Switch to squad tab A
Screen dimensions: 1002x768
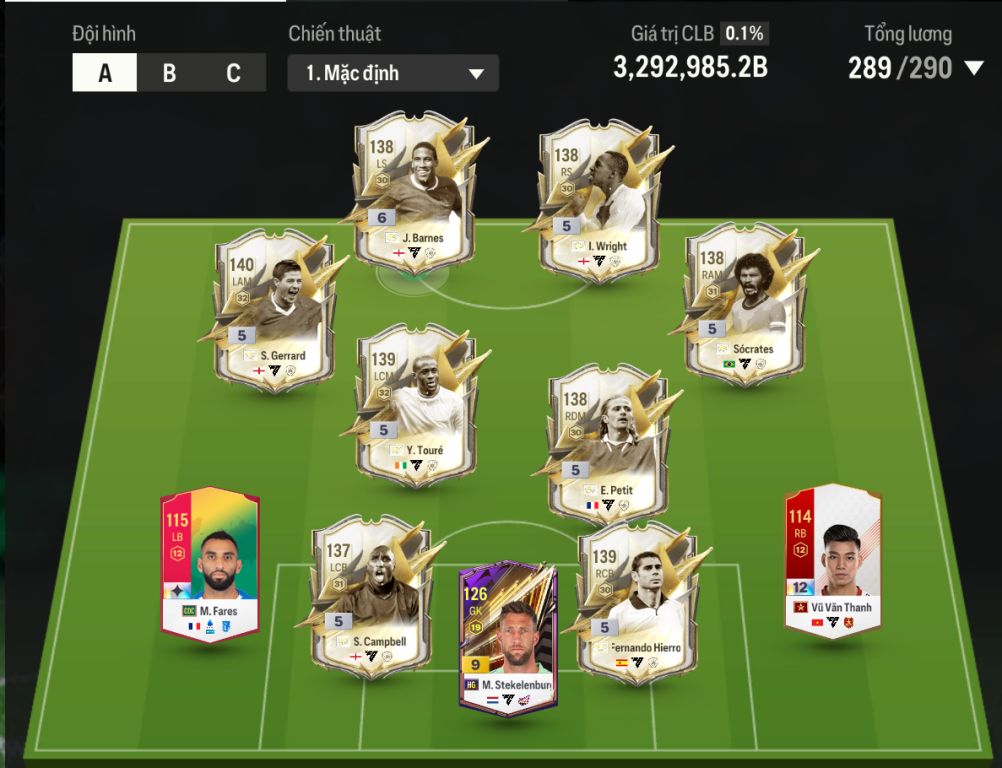click(x=105, y=73)
